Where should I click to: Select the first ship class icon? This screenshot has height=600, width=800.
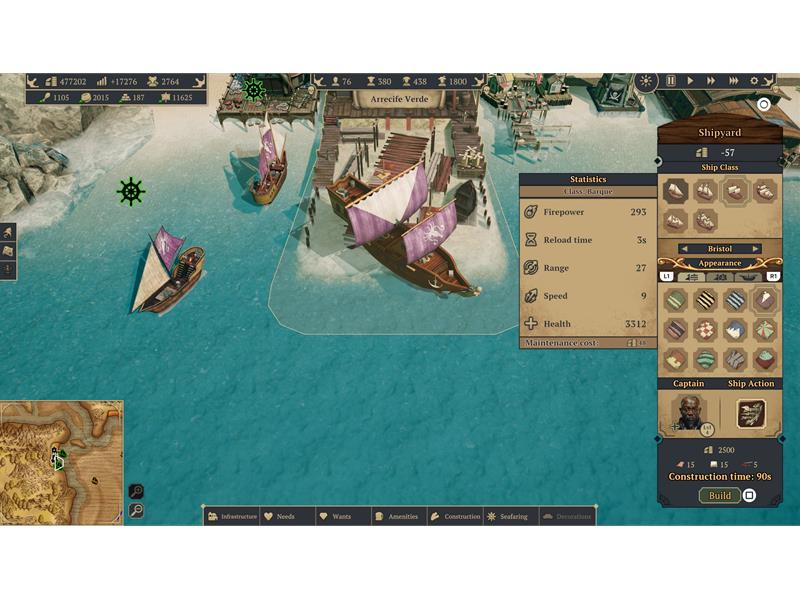tap(676, 191)
